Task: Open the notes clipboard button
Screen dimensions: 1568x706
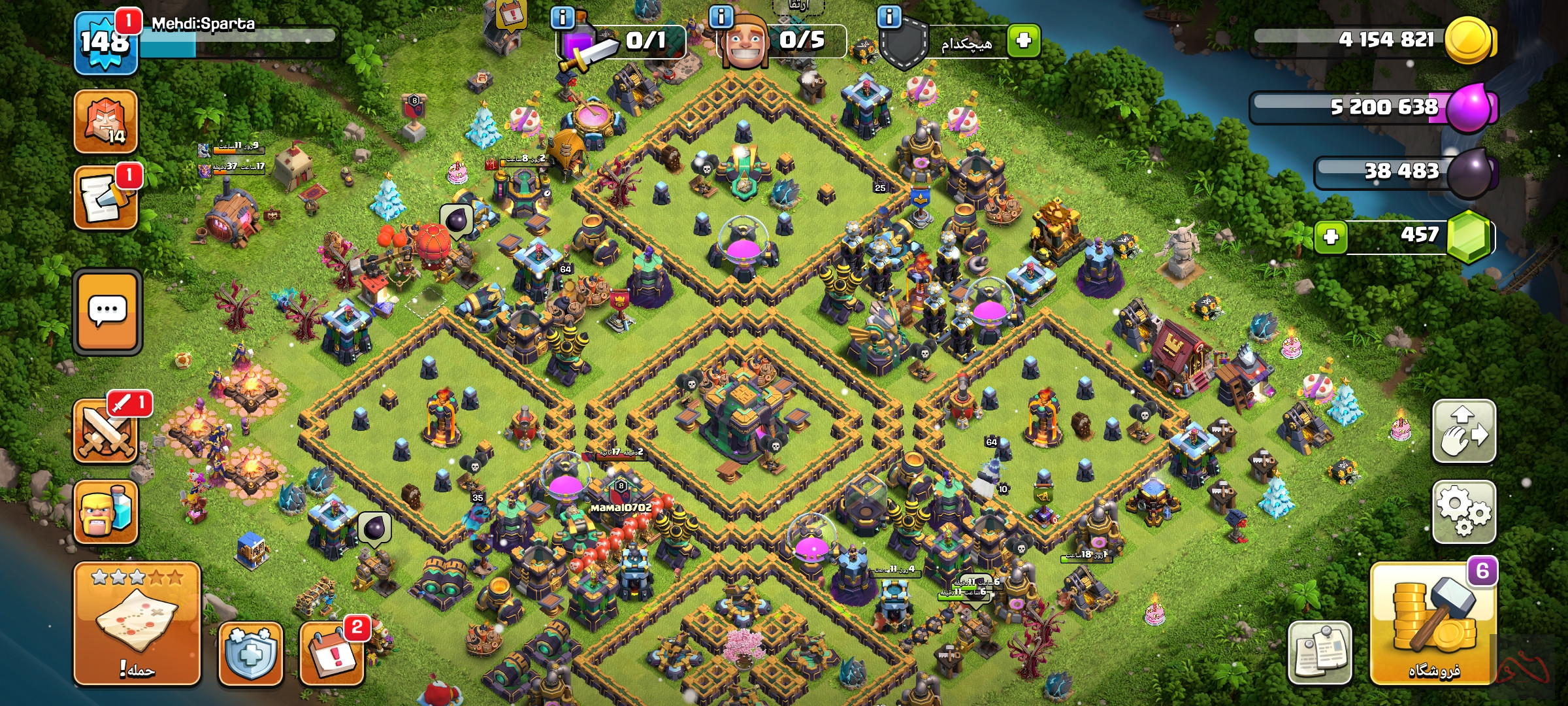Action: tap(1319, 652)
